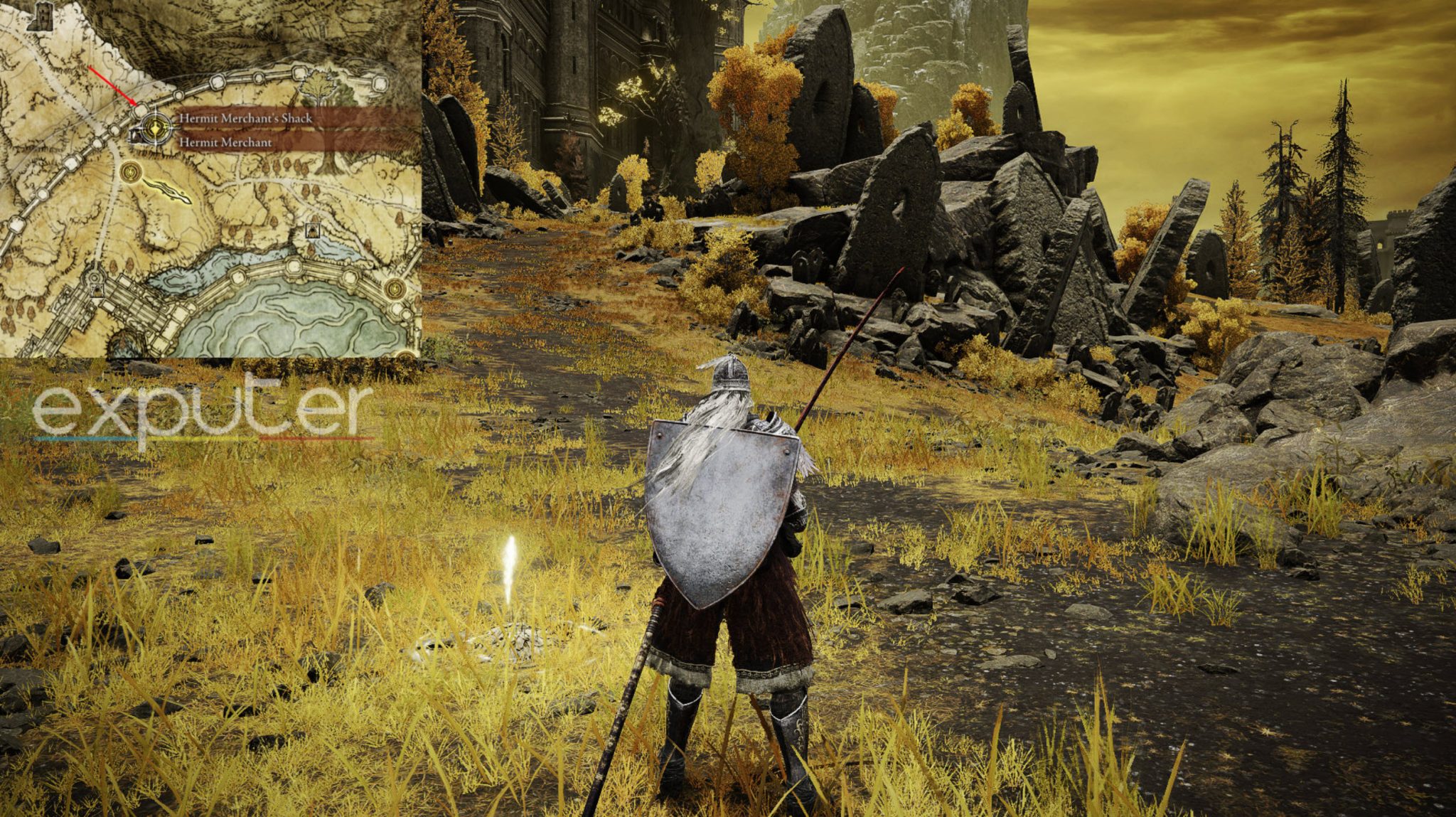Select the Hermit Merchant subtitle entry

(x=225, y=142)
